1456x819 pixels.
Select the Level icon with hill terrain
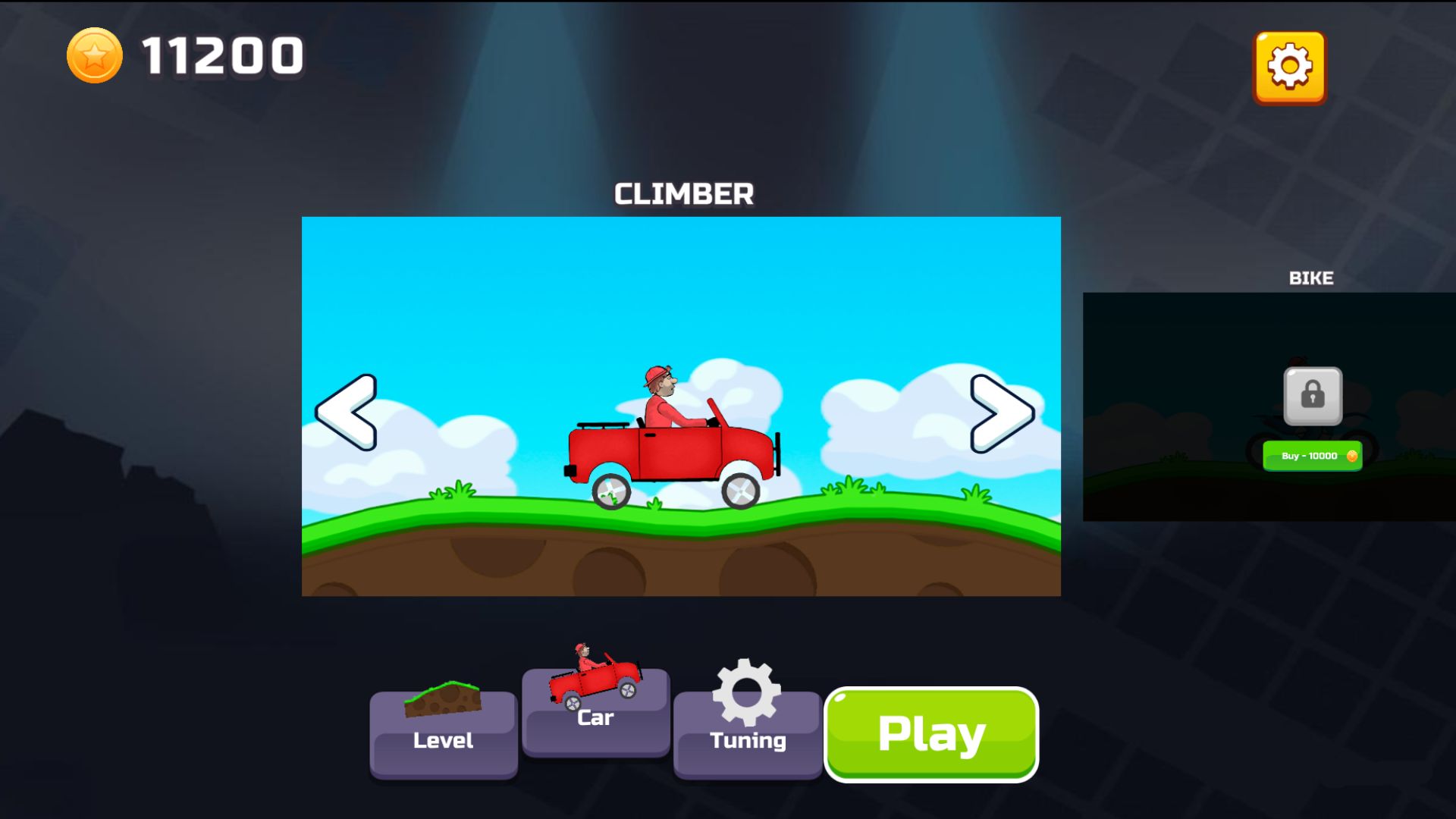[x=444, y=701]
